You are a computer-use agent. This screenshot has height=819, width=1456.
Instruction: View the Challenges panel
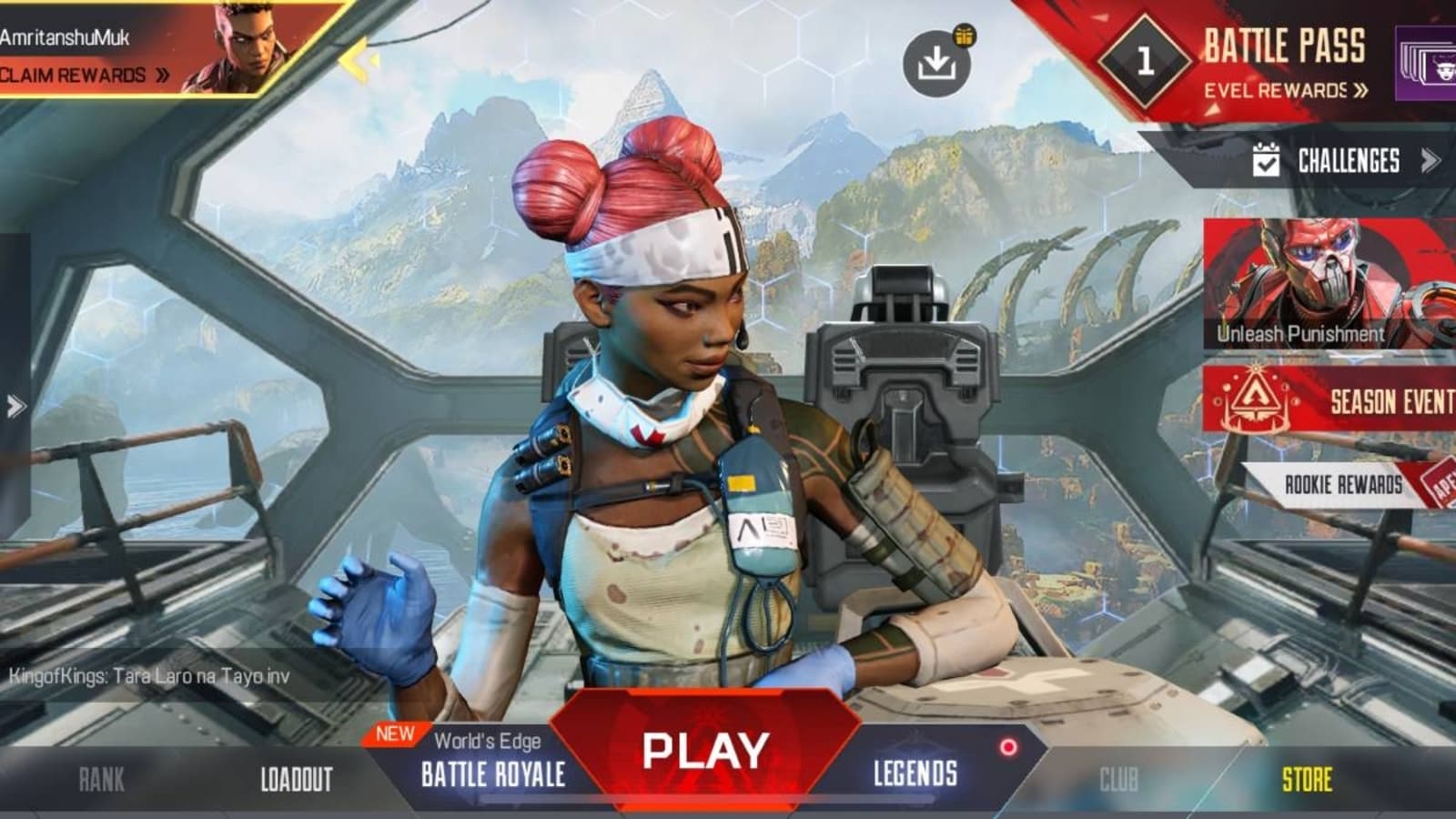tap(1347, 162)
